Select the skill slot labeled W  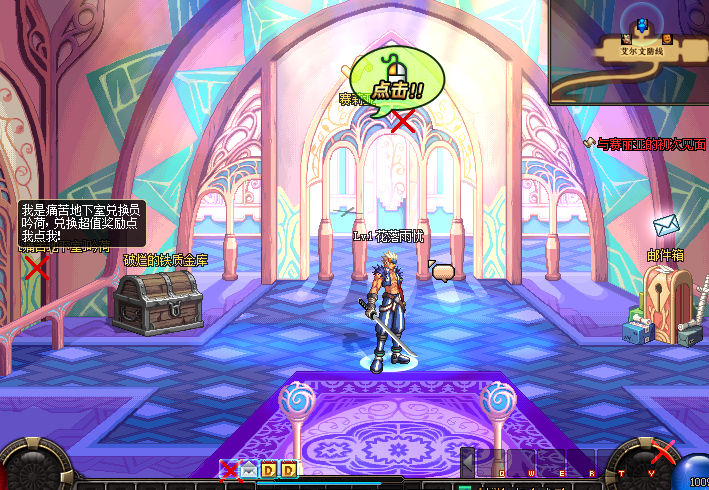(x=523, y=463)
